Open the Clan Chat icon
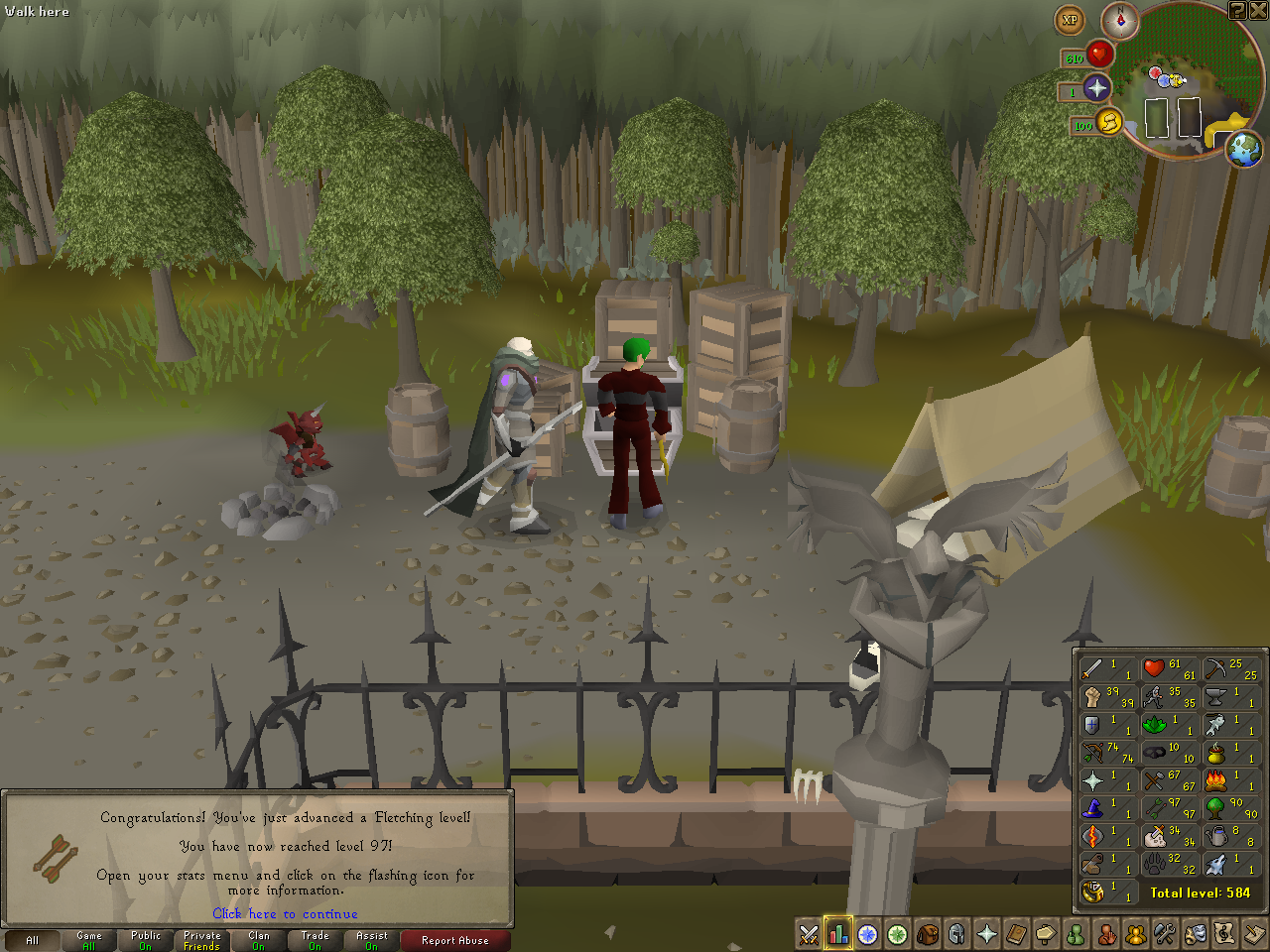Image resolution: width=1270 pixels, height=952 pixels. coord(1136,933)
